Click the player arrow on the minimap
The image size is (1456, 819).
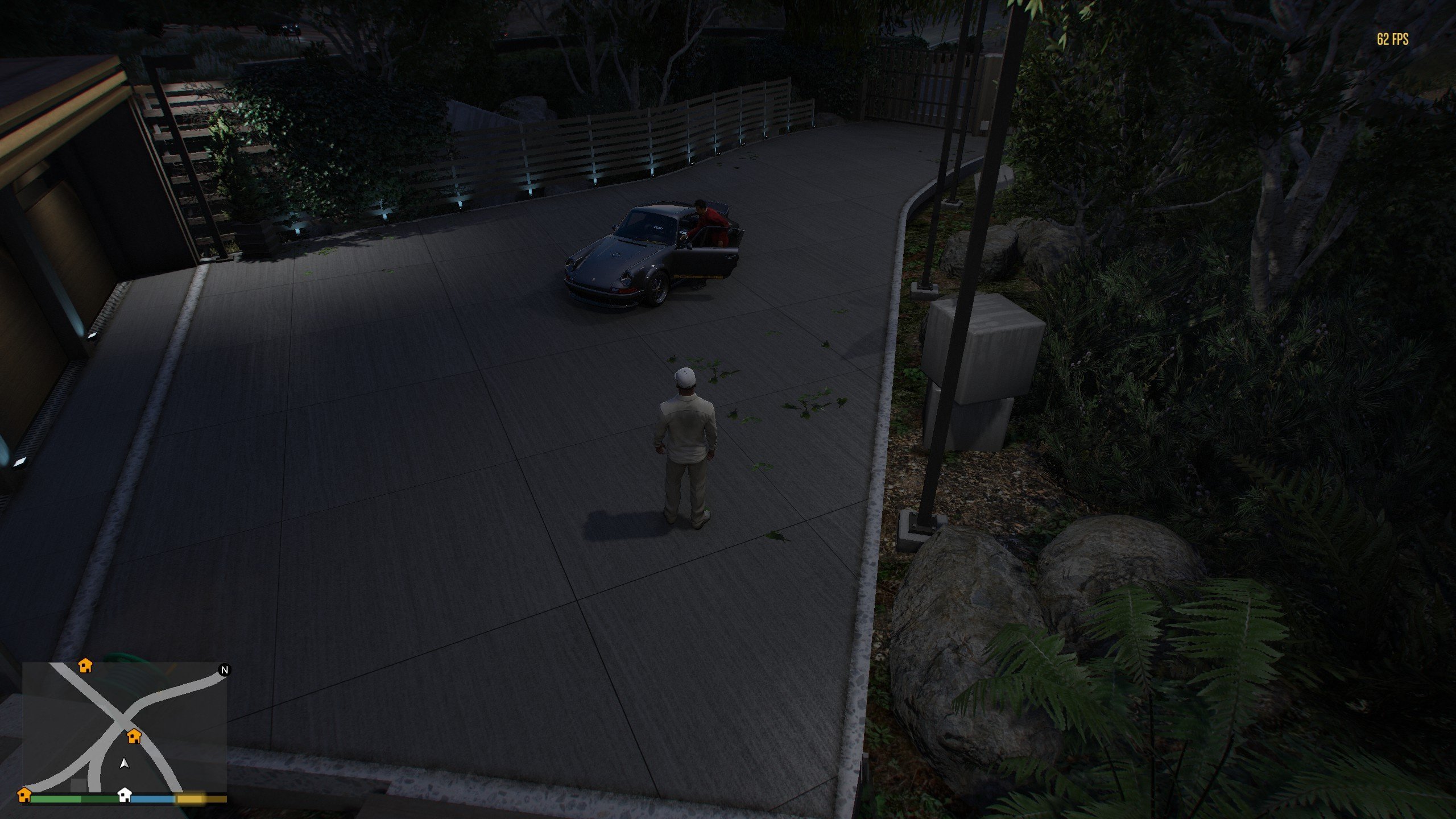point(124,763)
